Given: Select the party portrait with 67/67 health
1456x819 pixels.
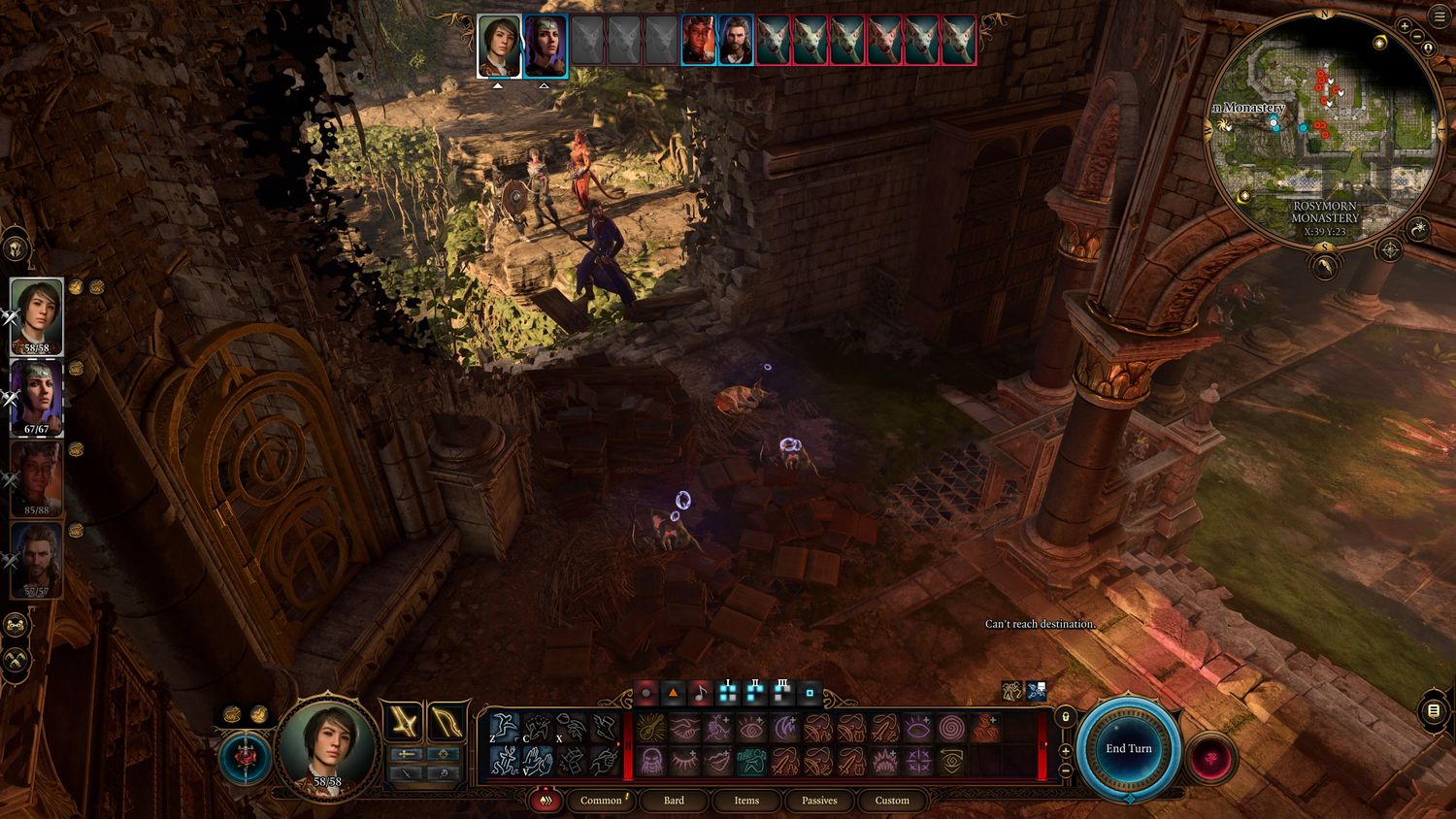Looking at the screenshot, I should pyautogui.click(x=37, y=398).
